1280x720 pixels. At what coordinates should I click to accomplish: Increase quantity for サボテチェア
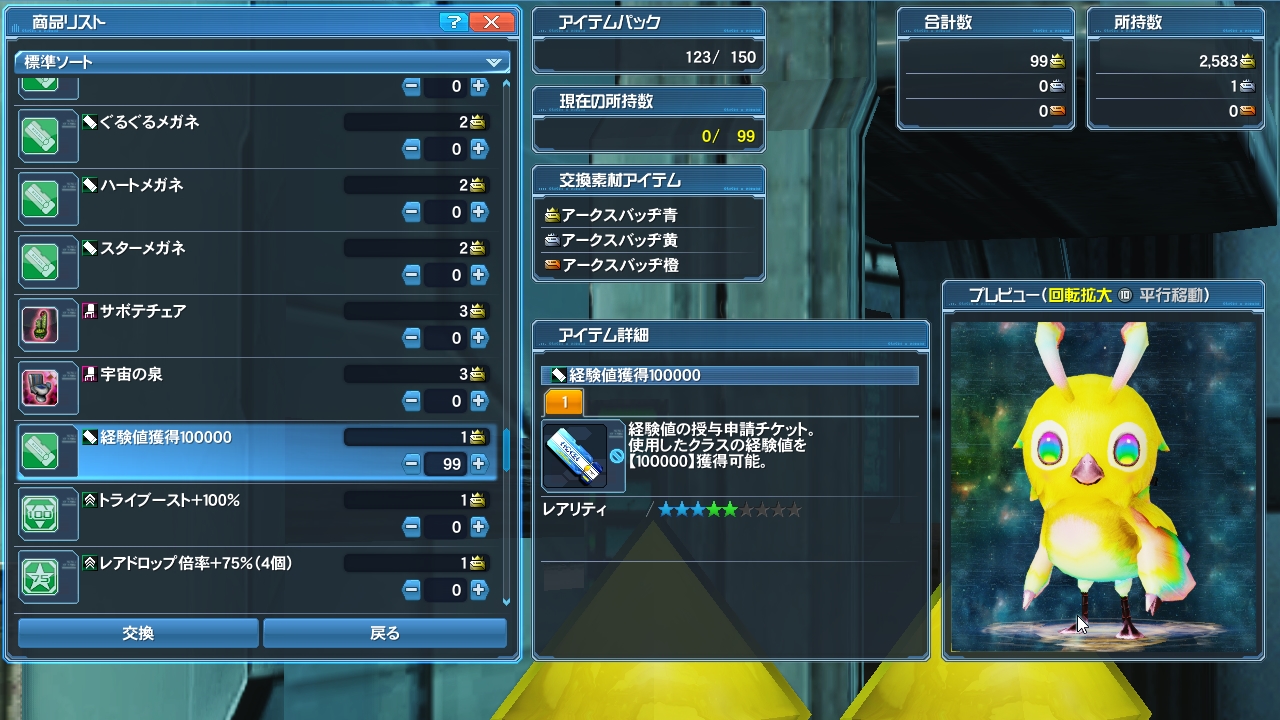tap(479, 338)
